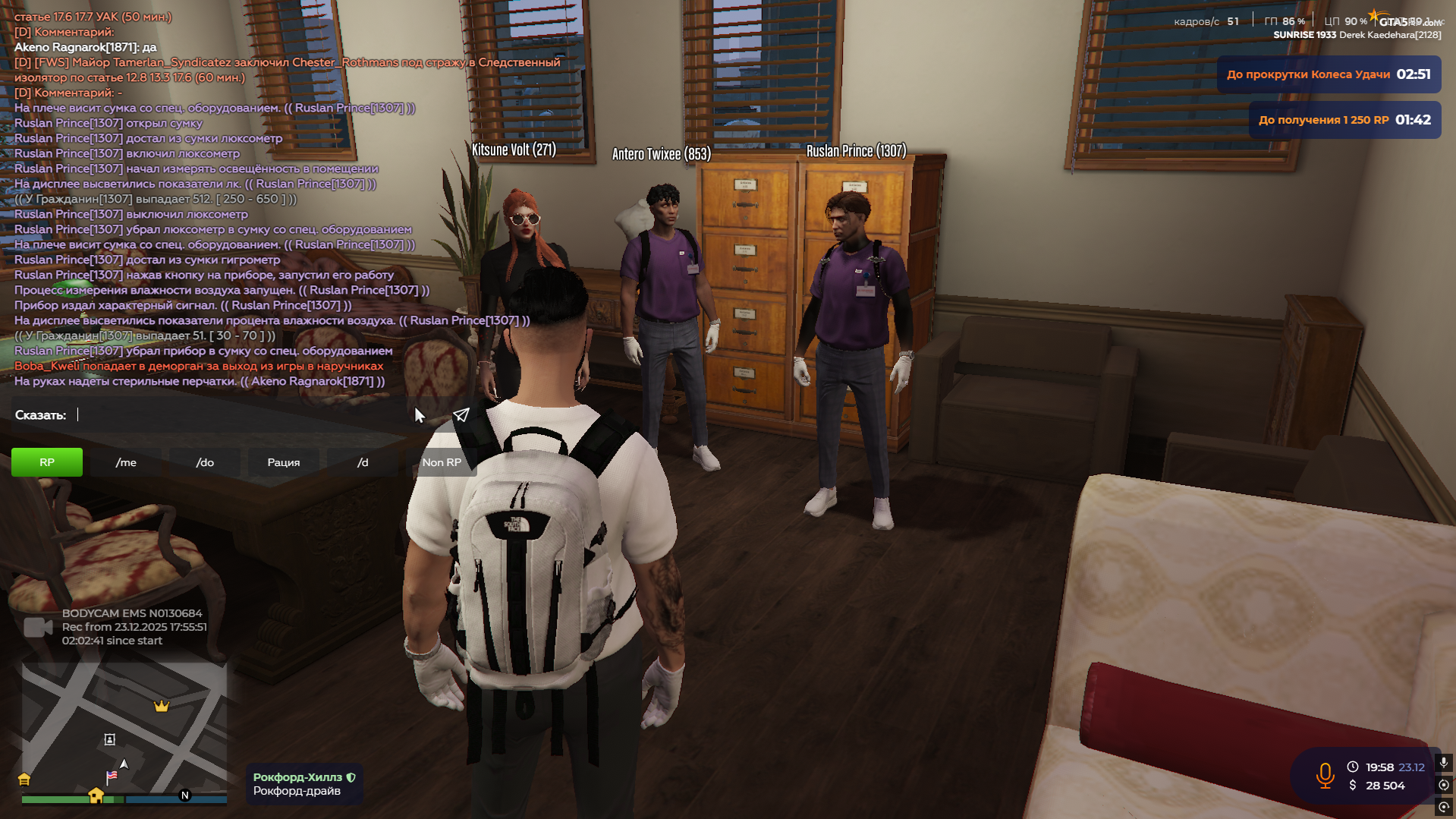Choose the /do chat mode

[205, 462]
